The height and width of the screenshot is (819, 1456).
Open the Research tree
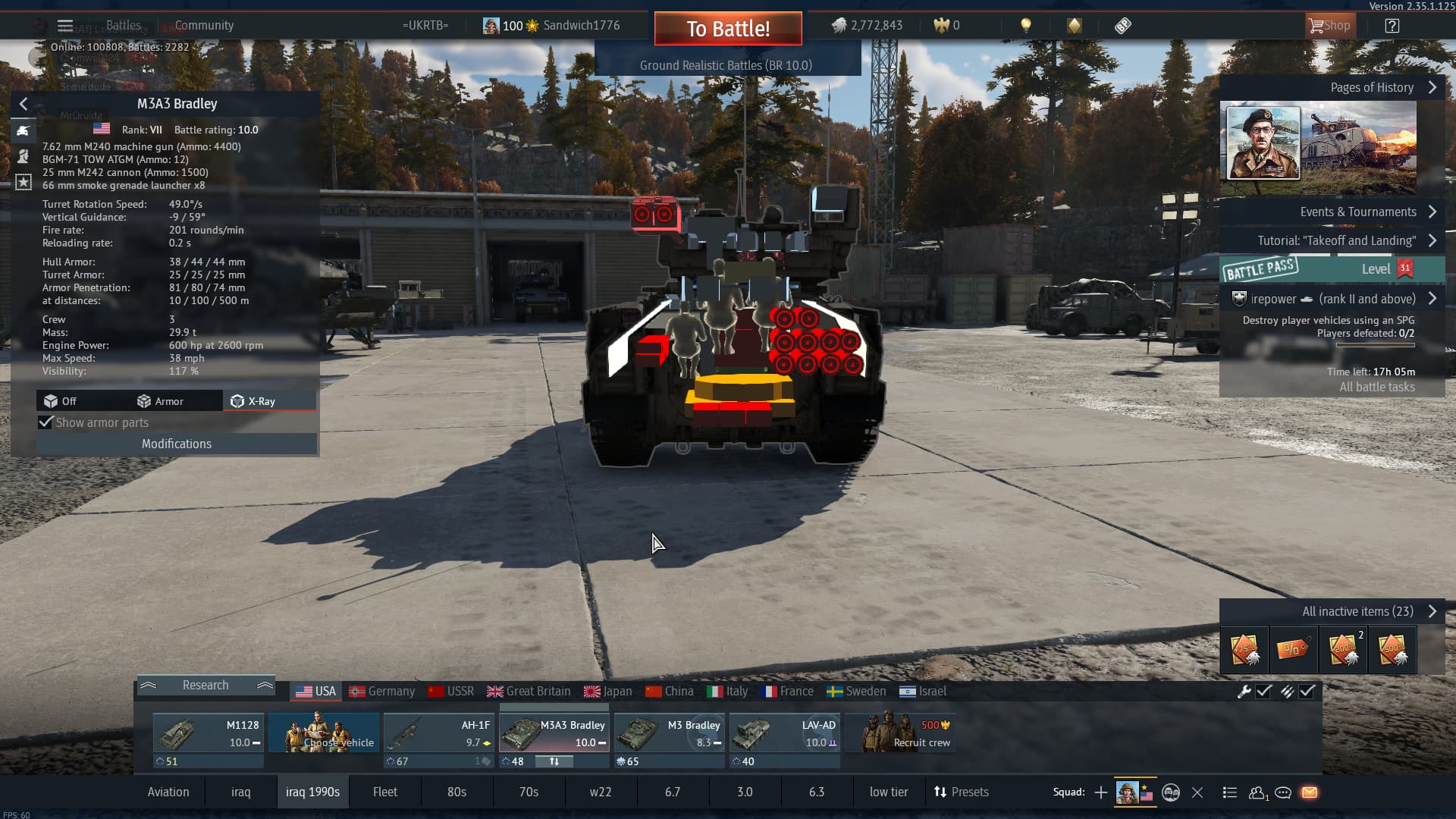pyautogui.click(x=205, y=685)
